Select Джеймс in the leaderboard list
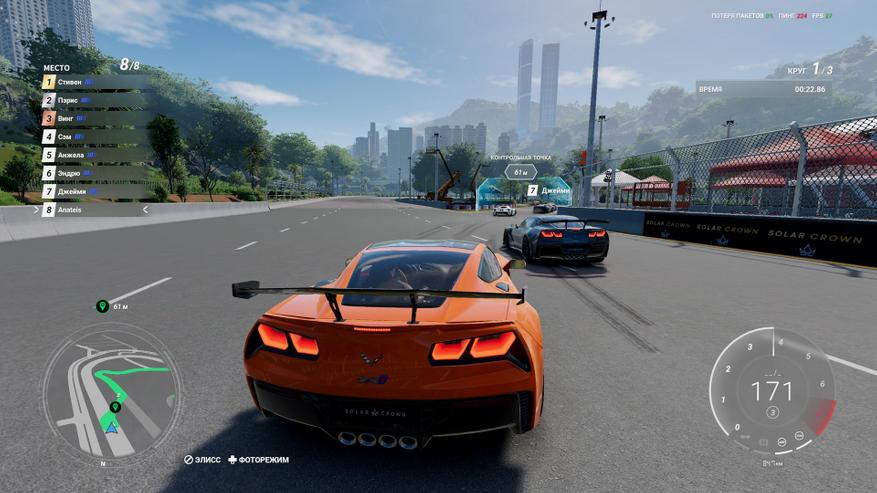The width and height of the screenshot is (877, 493). coord(90,191)
